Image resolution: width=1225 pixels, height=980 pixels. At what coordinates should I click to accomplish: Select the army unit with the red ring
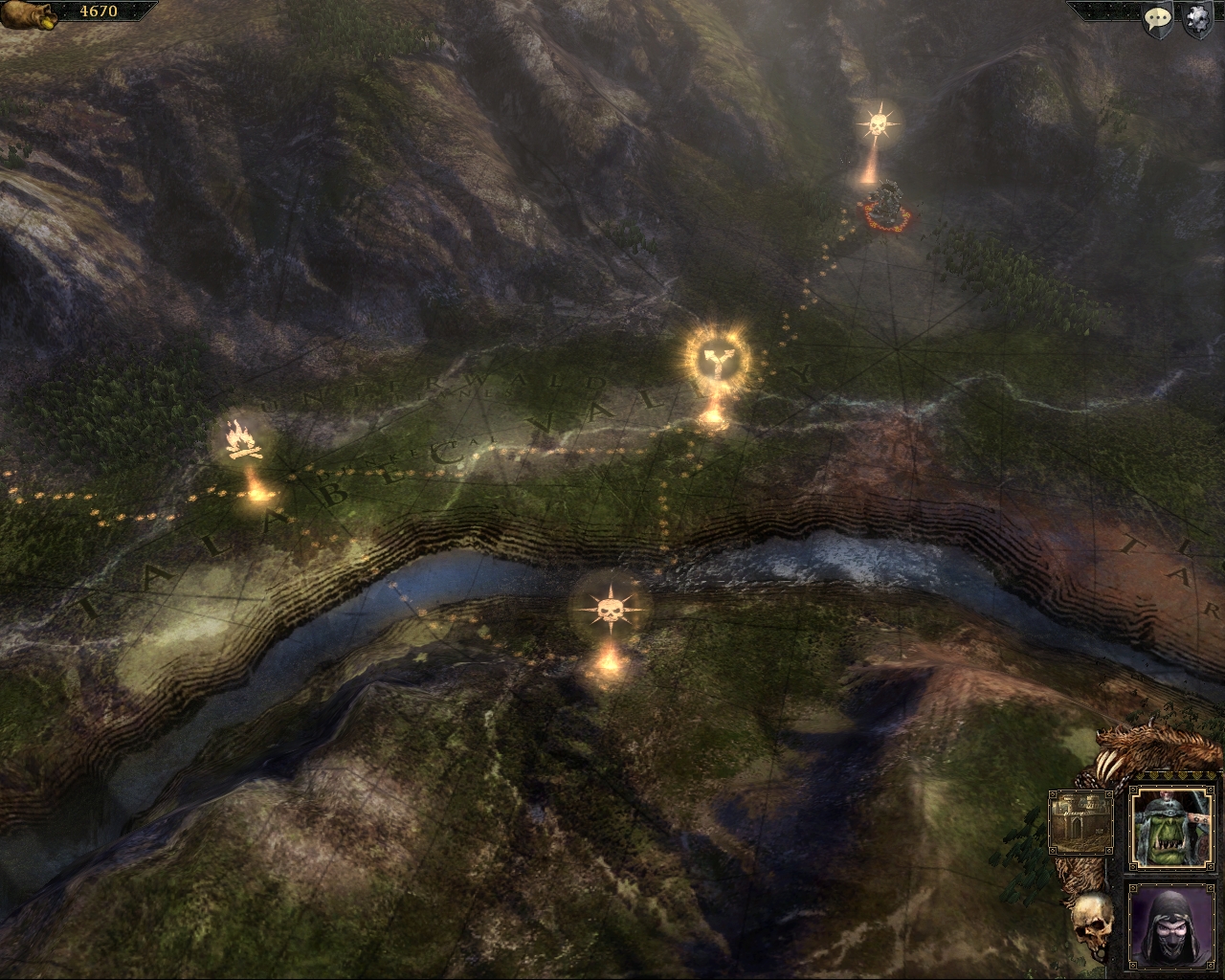[886, 205]
